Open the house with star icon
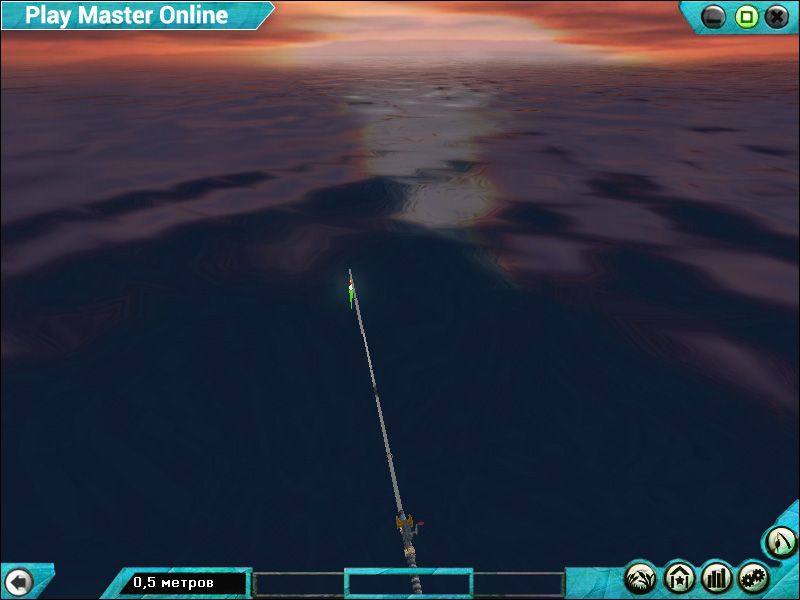 click(x=679, y=577)
